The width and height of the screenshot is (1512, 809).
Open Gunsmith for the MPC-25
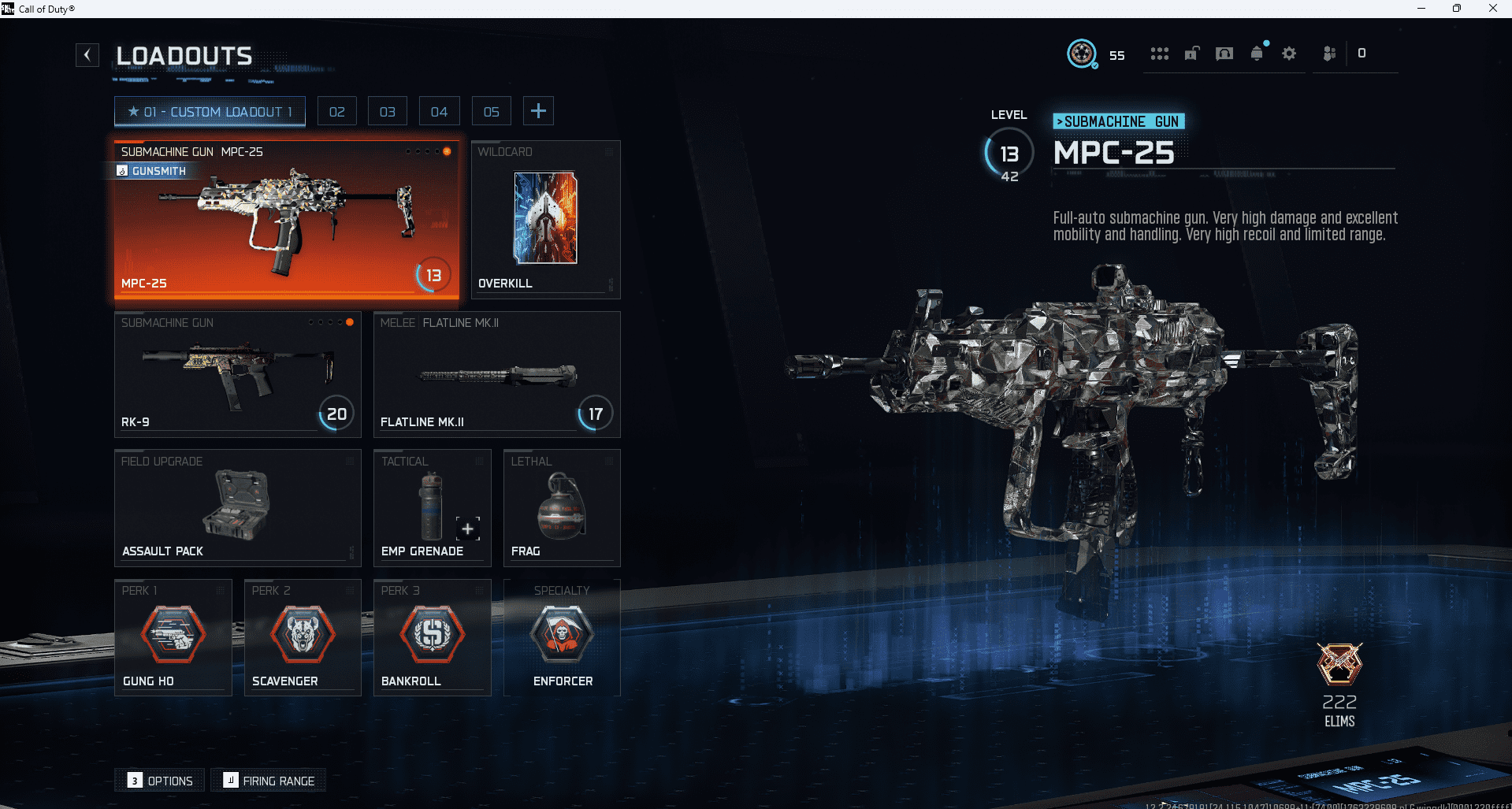click(x=152, y=171)
